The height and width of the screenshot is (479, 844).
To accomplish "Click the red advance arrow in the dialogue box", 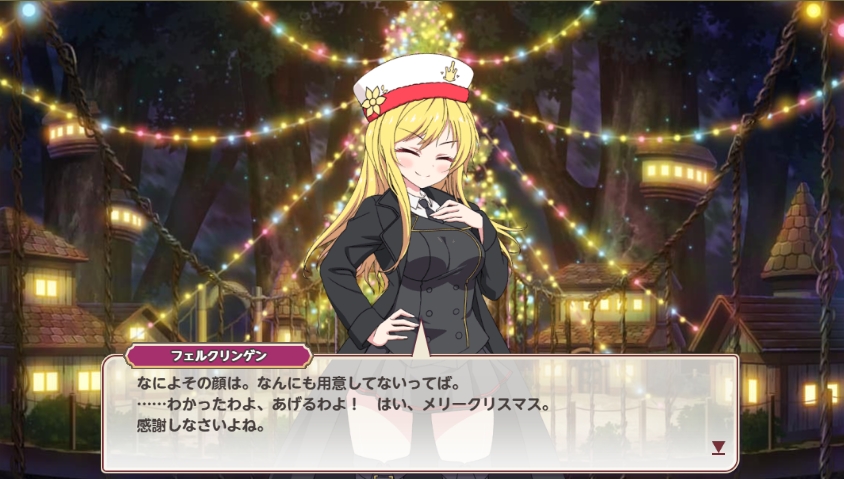I will (x=718, y=447).
